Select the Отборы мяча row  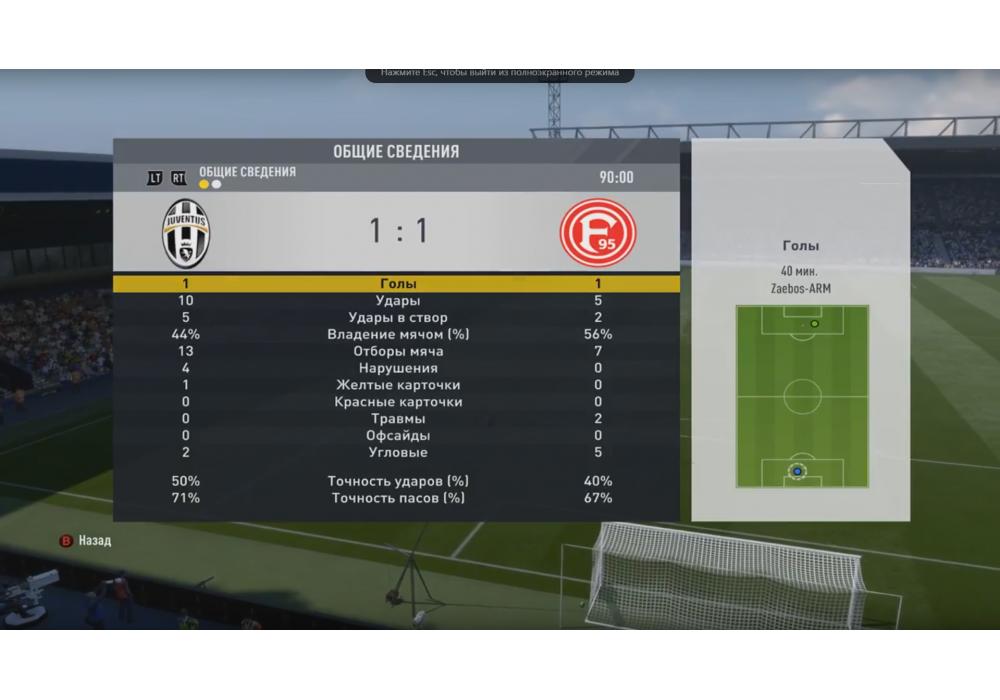[x=397, y=352]
